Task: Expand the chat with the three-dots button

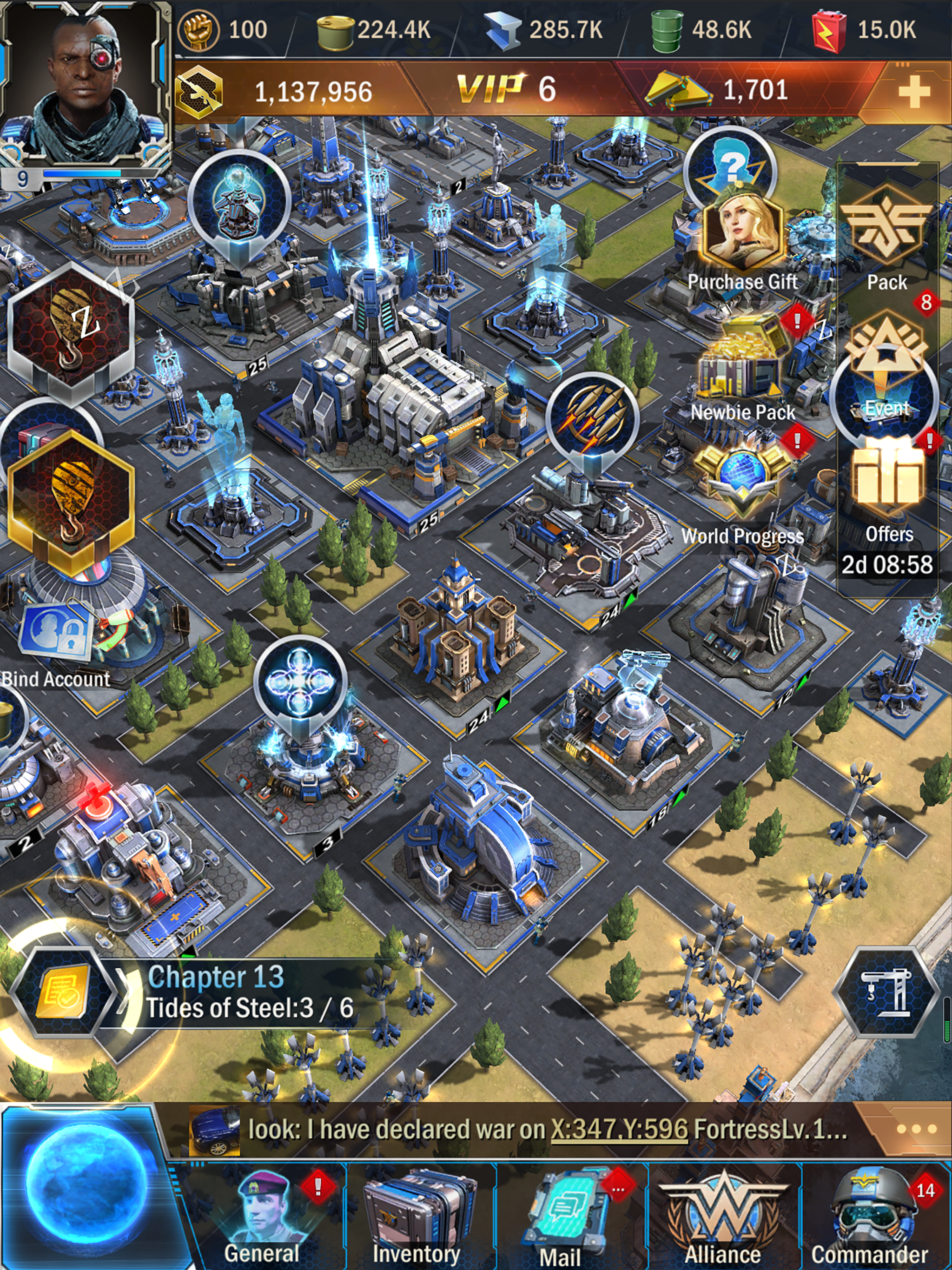Action: 915,1129
